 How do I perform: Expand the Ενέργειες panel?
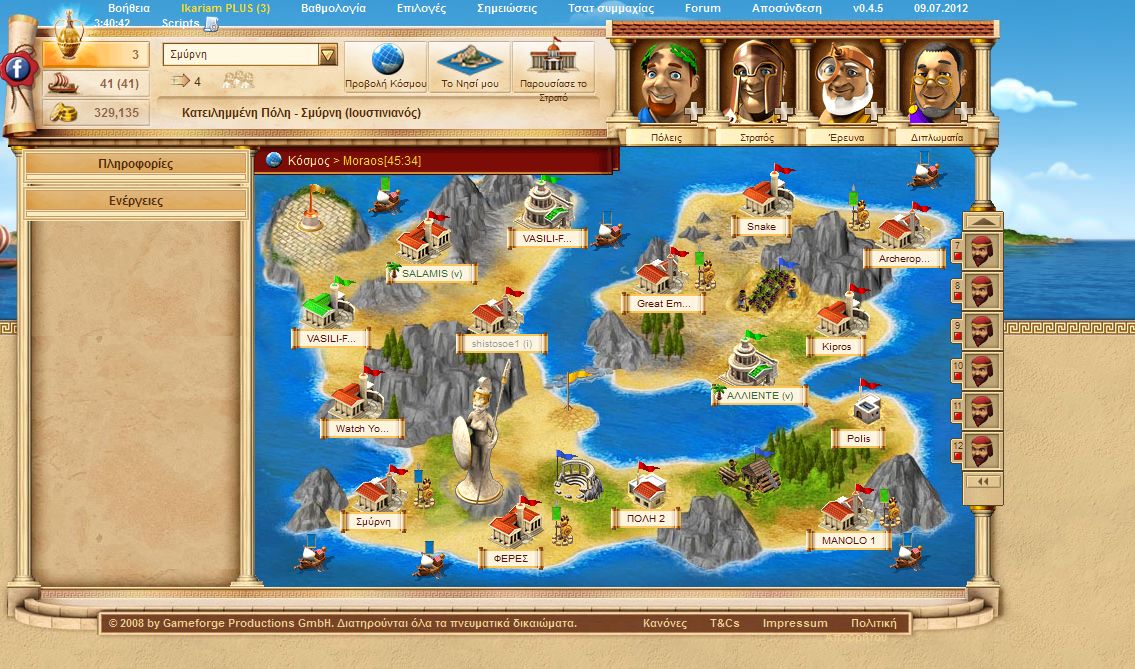tap(136, 201)
